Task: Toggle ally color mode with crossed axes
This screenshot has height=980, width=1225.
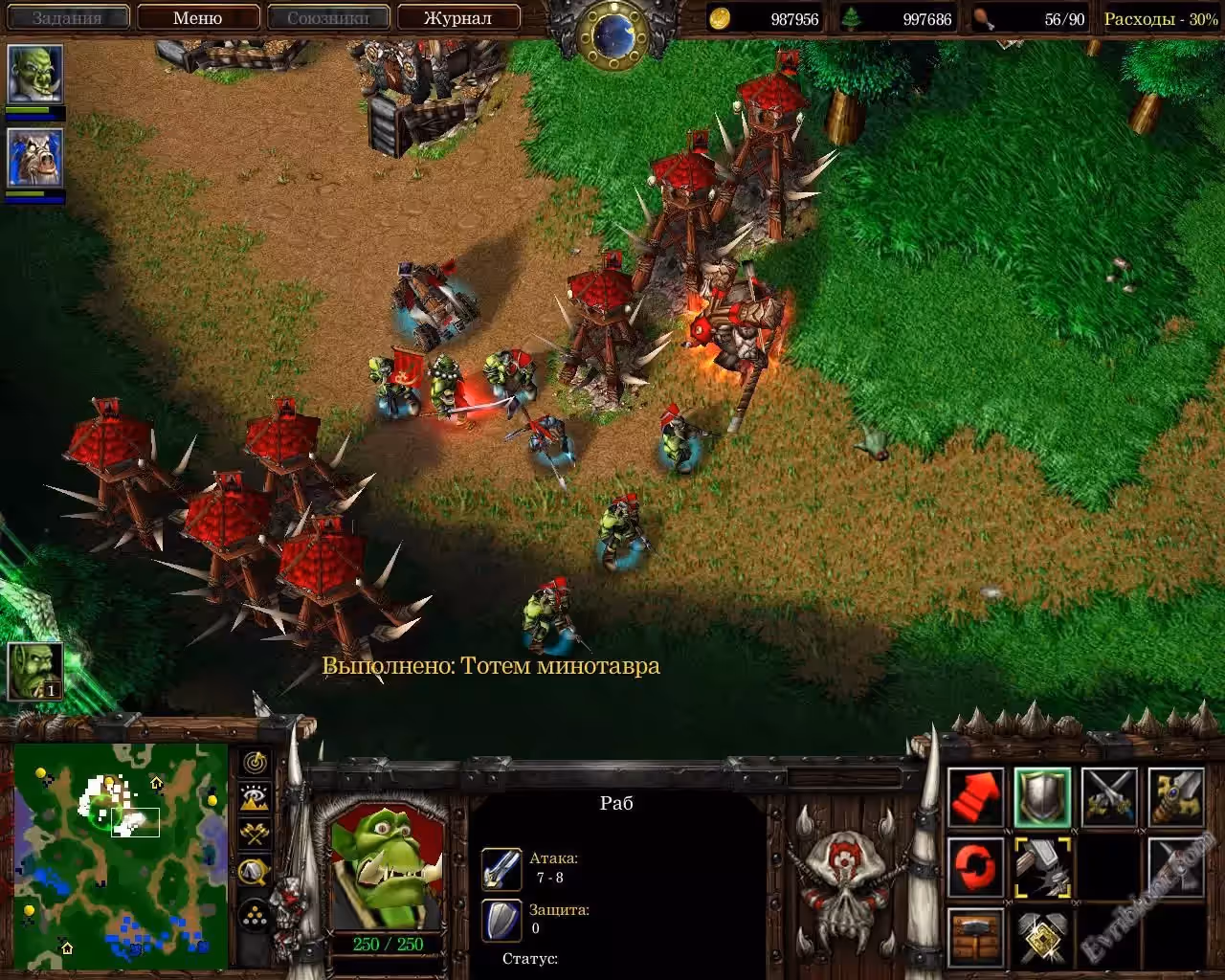Action: [255, 834]
